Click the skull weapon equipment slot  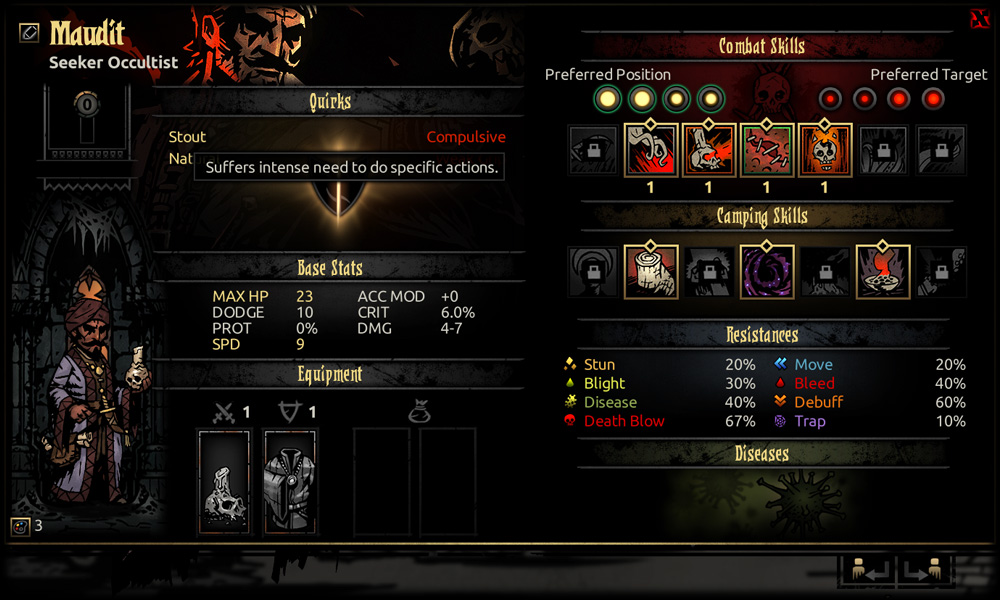tap(225, 482)
